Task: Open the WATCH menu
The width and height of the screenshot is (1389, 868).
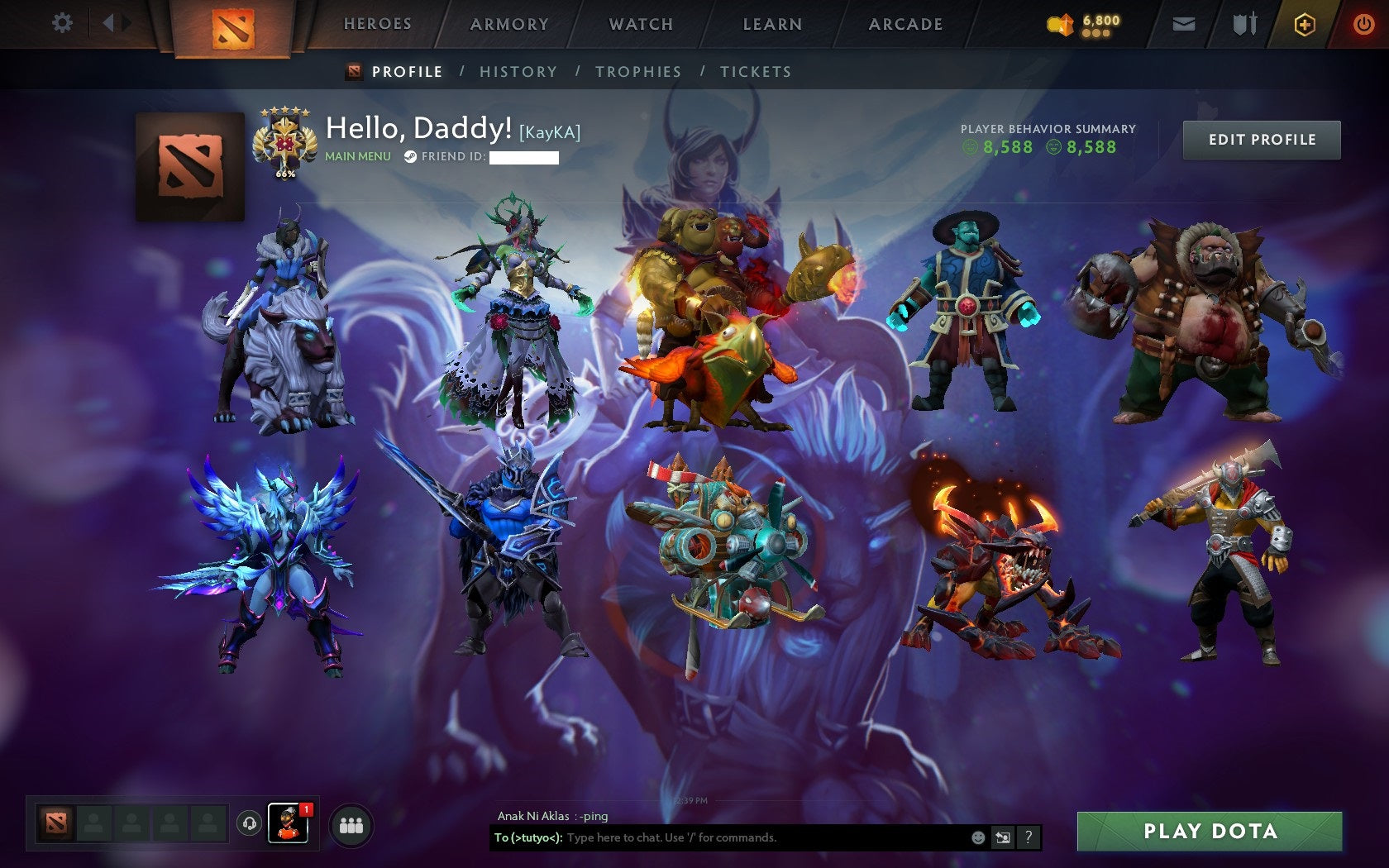Action: point(640,25)
